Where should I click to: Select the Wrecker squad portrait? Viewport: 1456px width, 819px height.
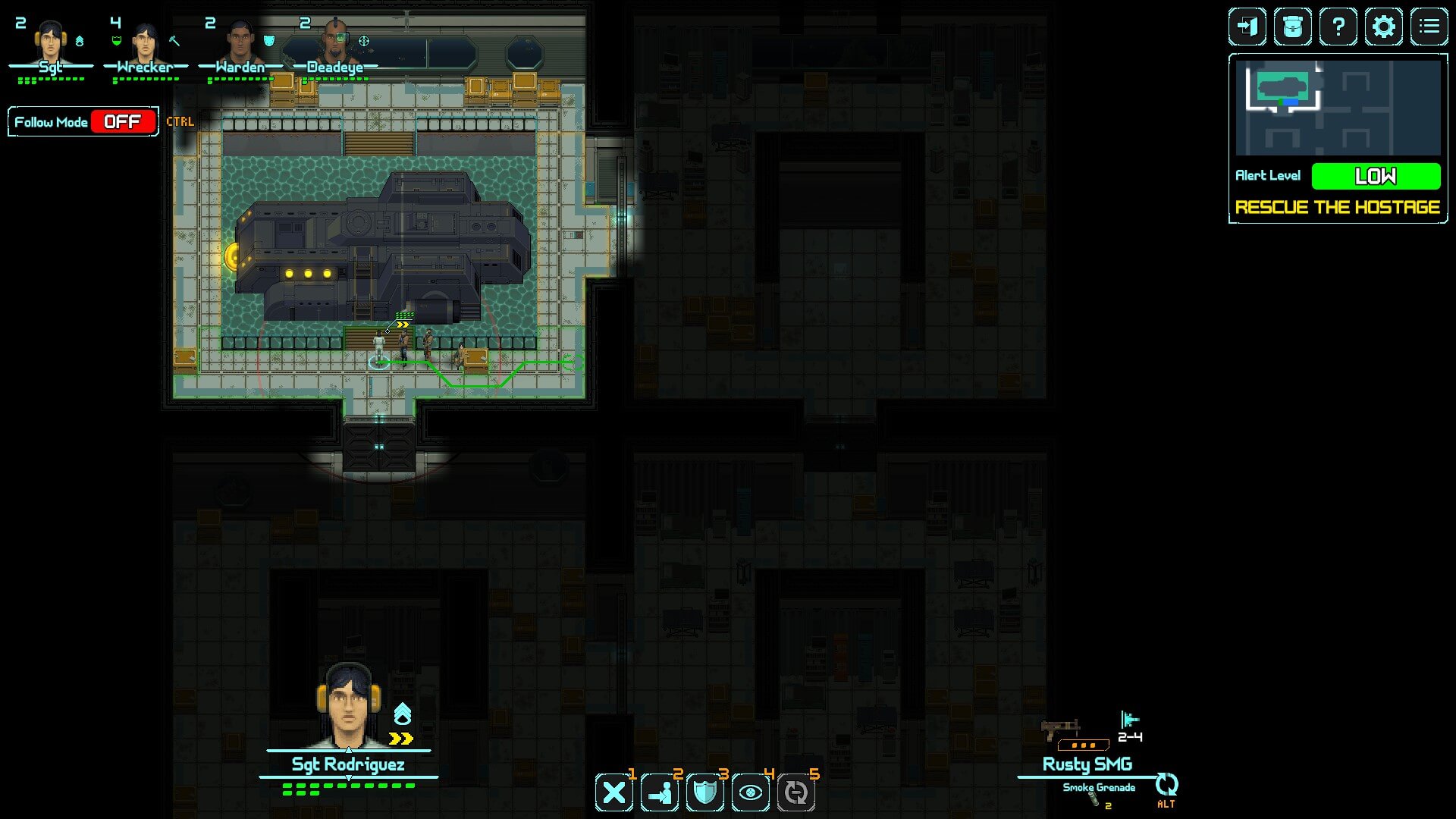144,44
